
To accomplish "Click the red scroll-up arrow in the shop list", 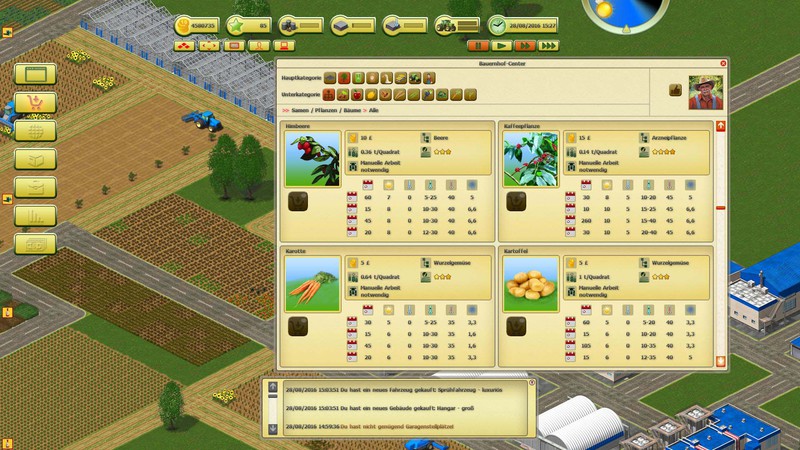I will tap(721, 126).
